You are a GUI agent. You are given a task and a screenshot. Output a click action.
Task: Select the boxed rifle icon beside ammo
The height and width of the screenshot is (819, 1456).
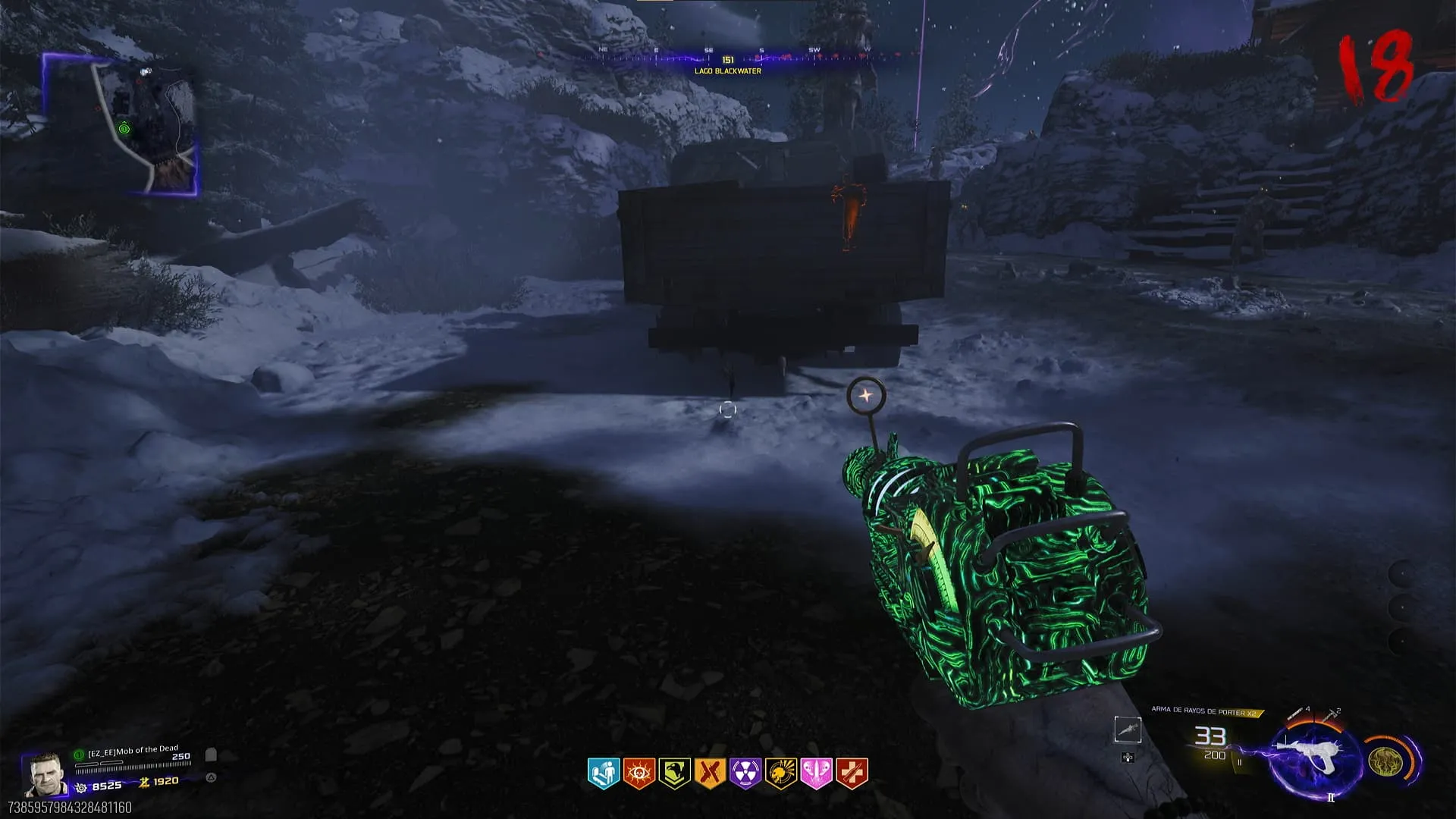(1128, 730)
